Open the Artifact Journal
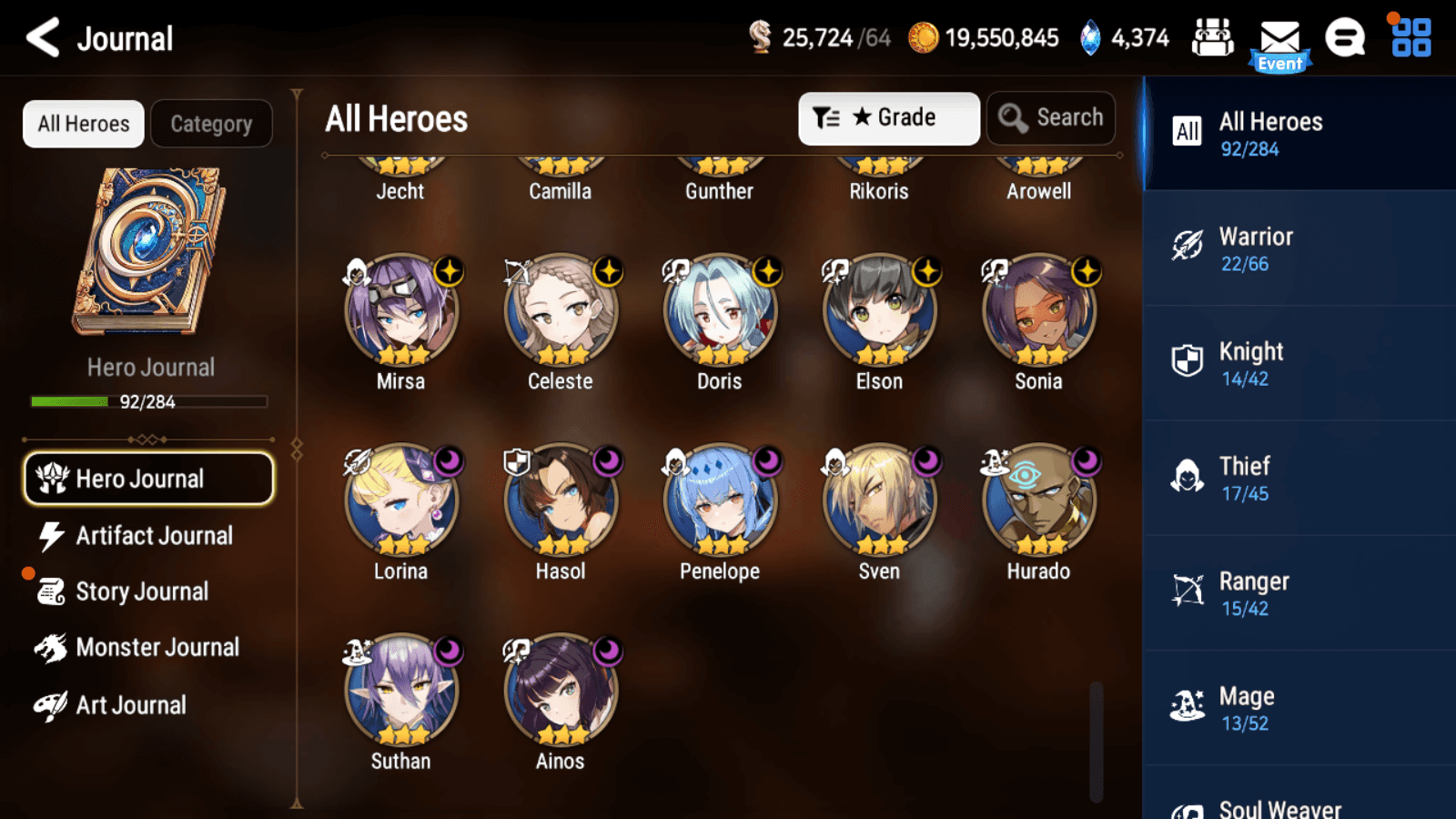Image resolution: width=1456 pixels, height=819 pixels. (153, 536)
